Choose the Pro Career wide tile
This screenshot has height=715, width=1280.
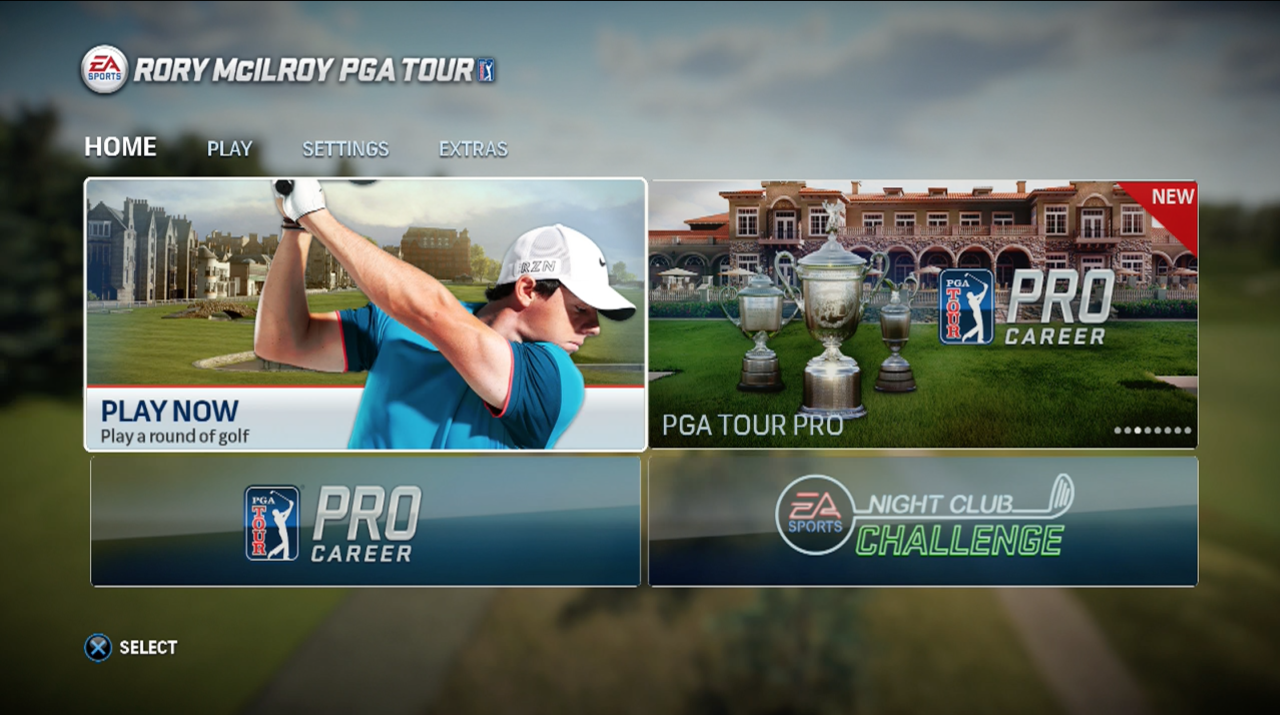(x=365, y=521)
